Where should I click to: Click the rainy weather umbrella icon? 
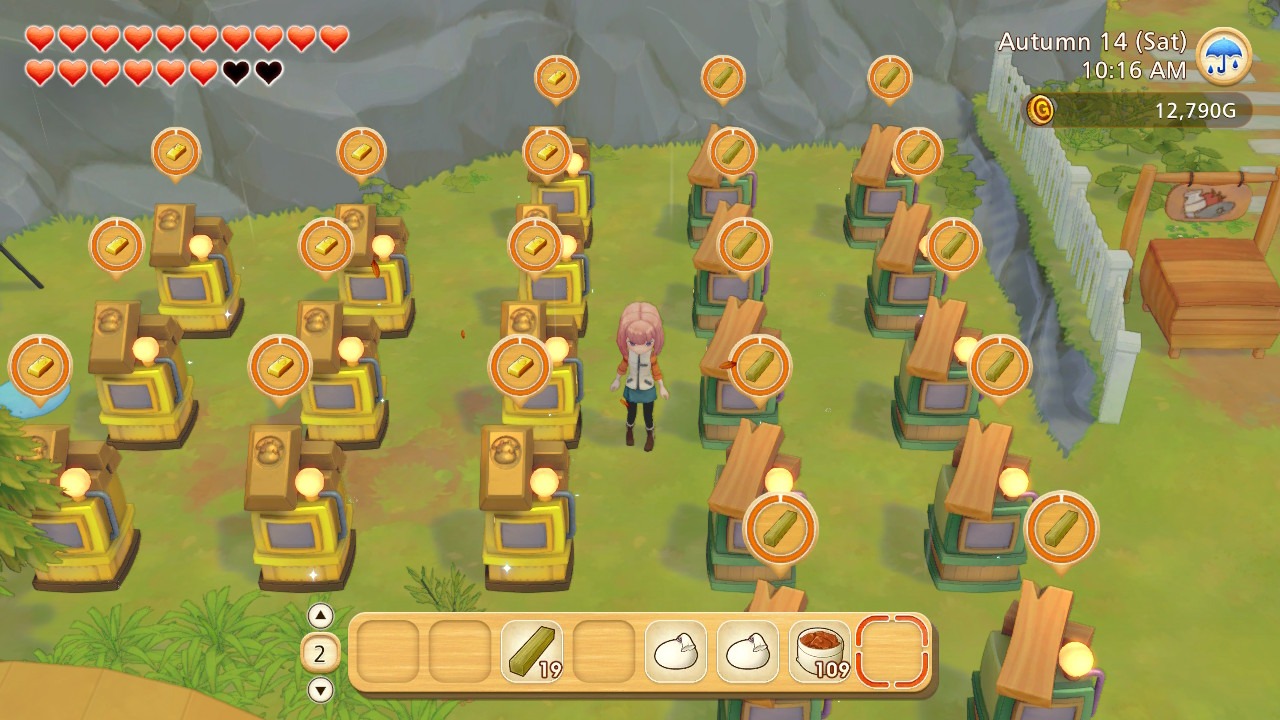tap(1223, 55)
